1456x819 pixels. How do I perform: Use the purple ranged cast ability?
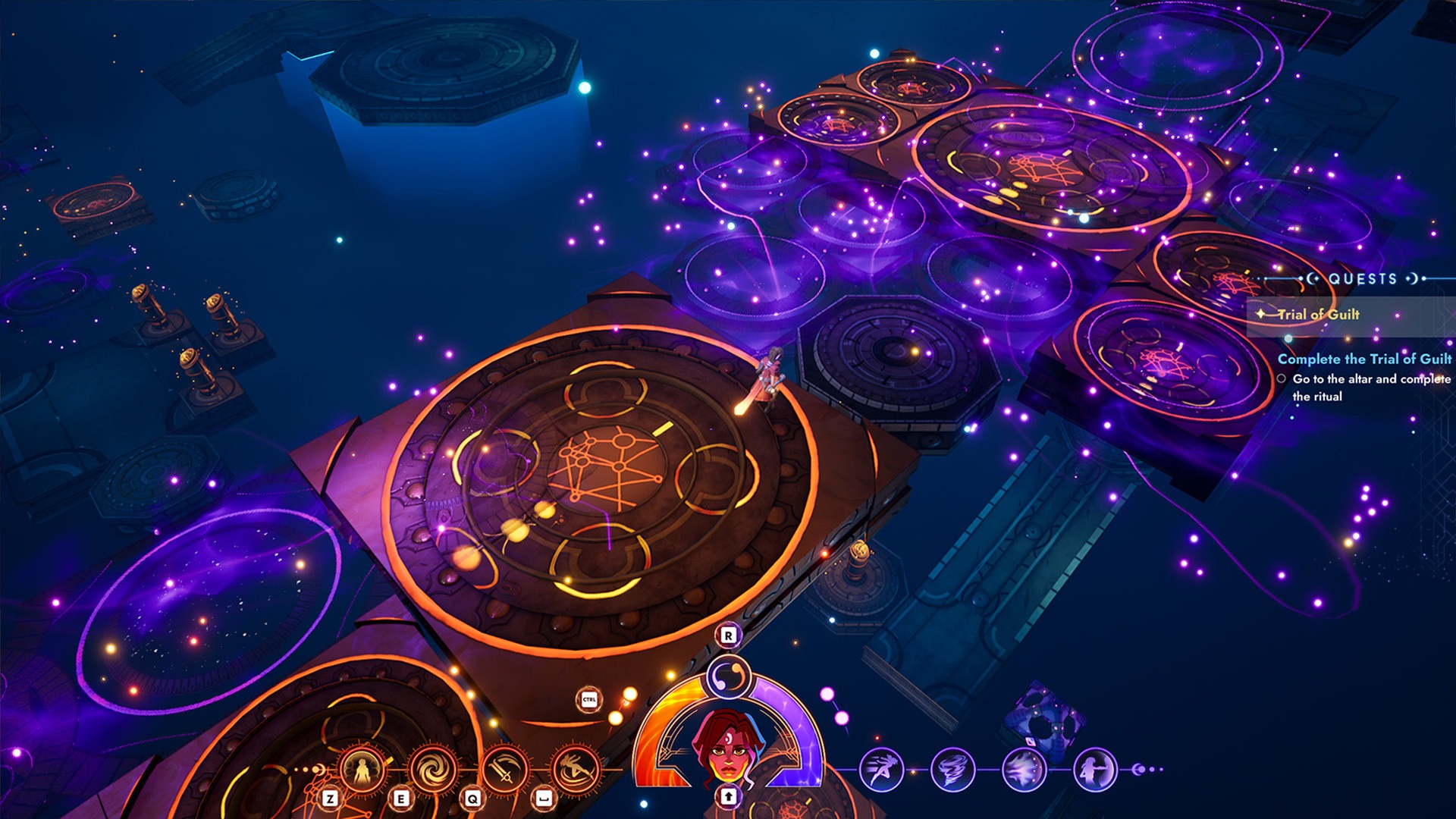pyautogui.click(x=1095, y=770)
